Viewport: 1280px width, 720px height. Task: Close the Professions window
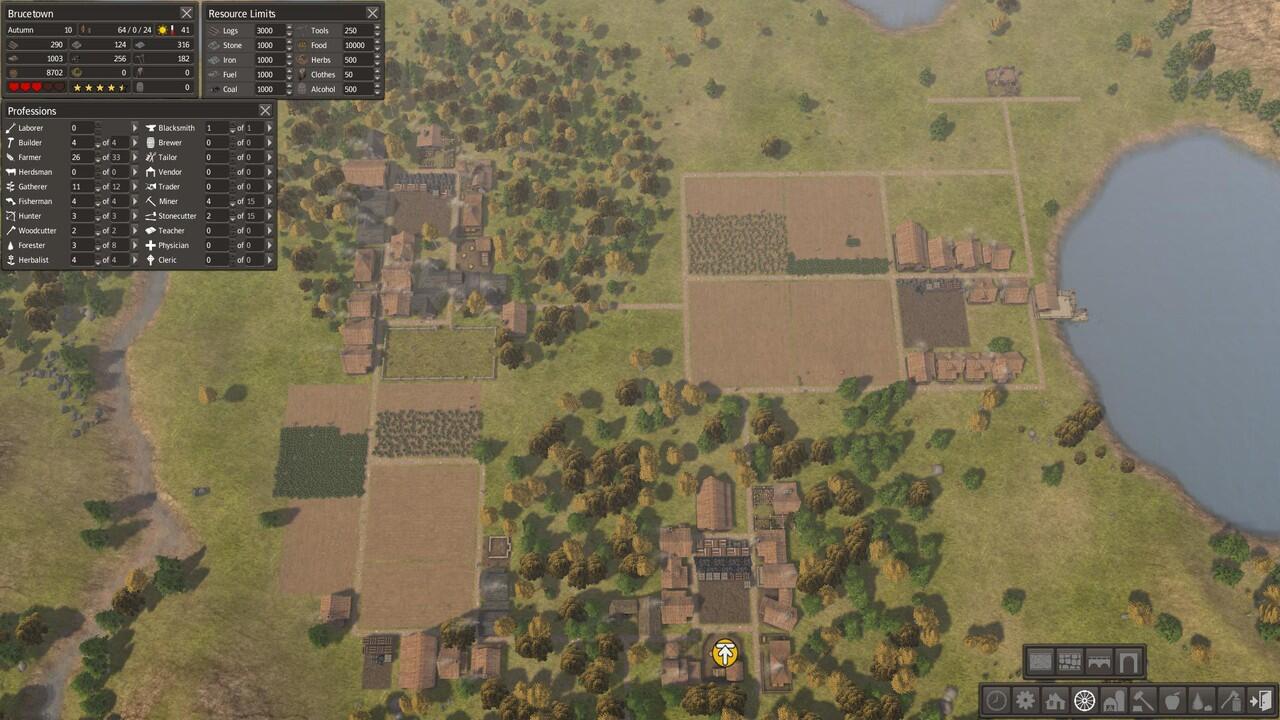point(265,110)
